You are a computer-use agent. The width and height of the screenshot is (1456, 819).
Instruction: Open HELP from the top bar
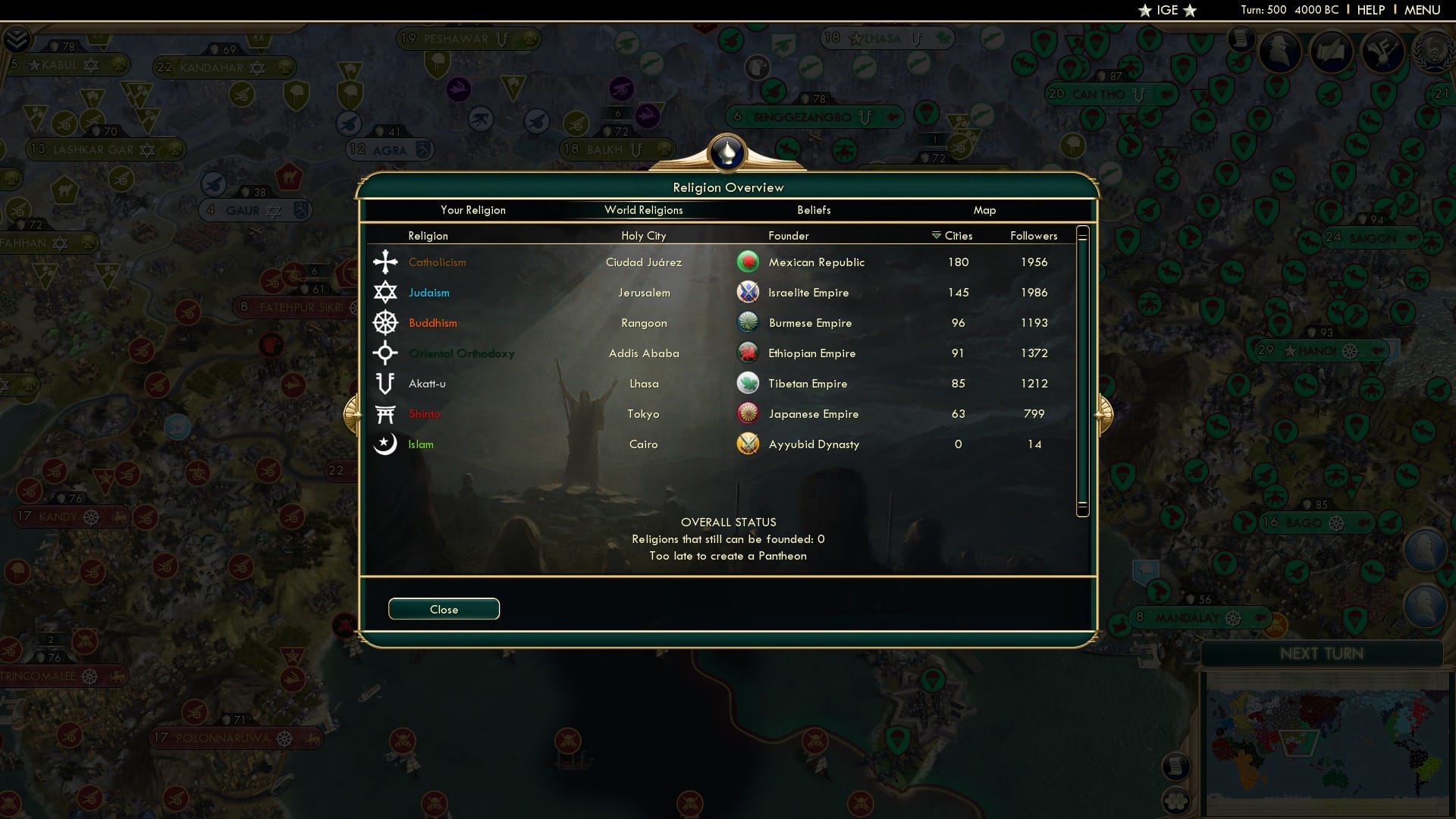point(1370,10)
